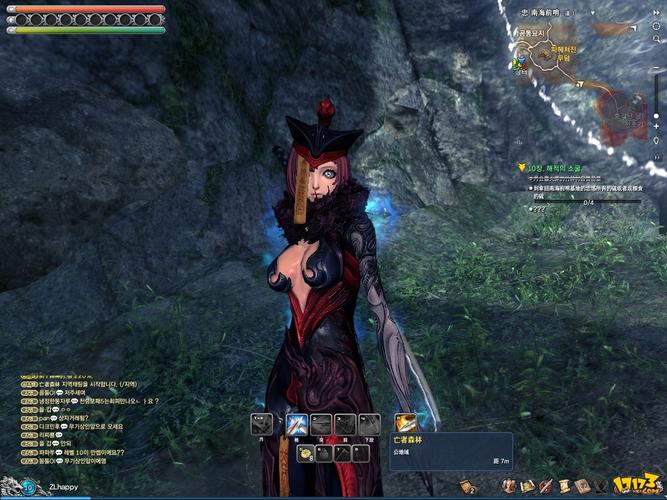Use the yellow consumable item with count 8
The image size is (667, 500).
tap(304, 454)
